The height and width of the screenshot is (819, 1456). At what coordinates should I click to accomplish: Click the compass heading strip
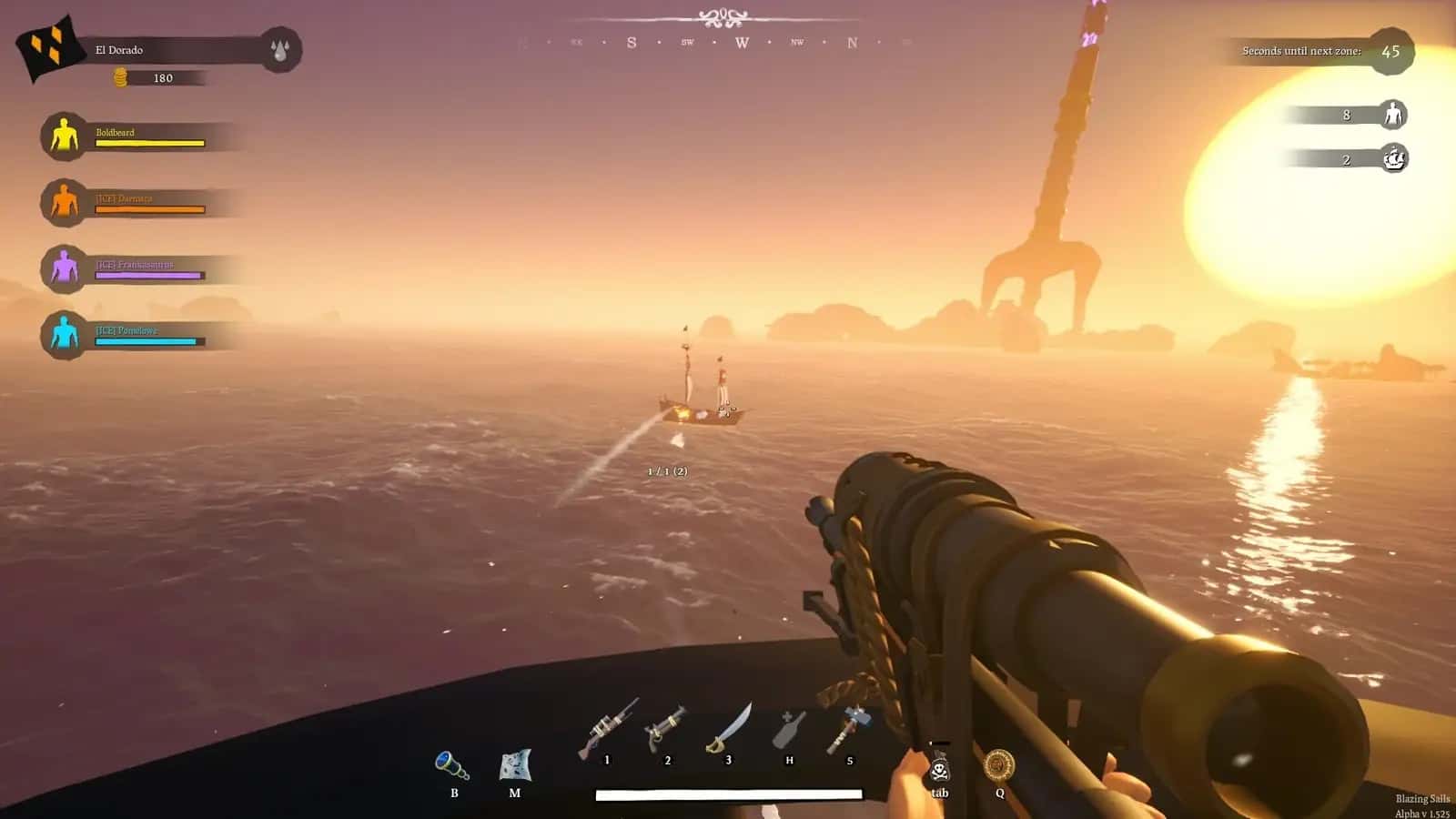[715, 42]
